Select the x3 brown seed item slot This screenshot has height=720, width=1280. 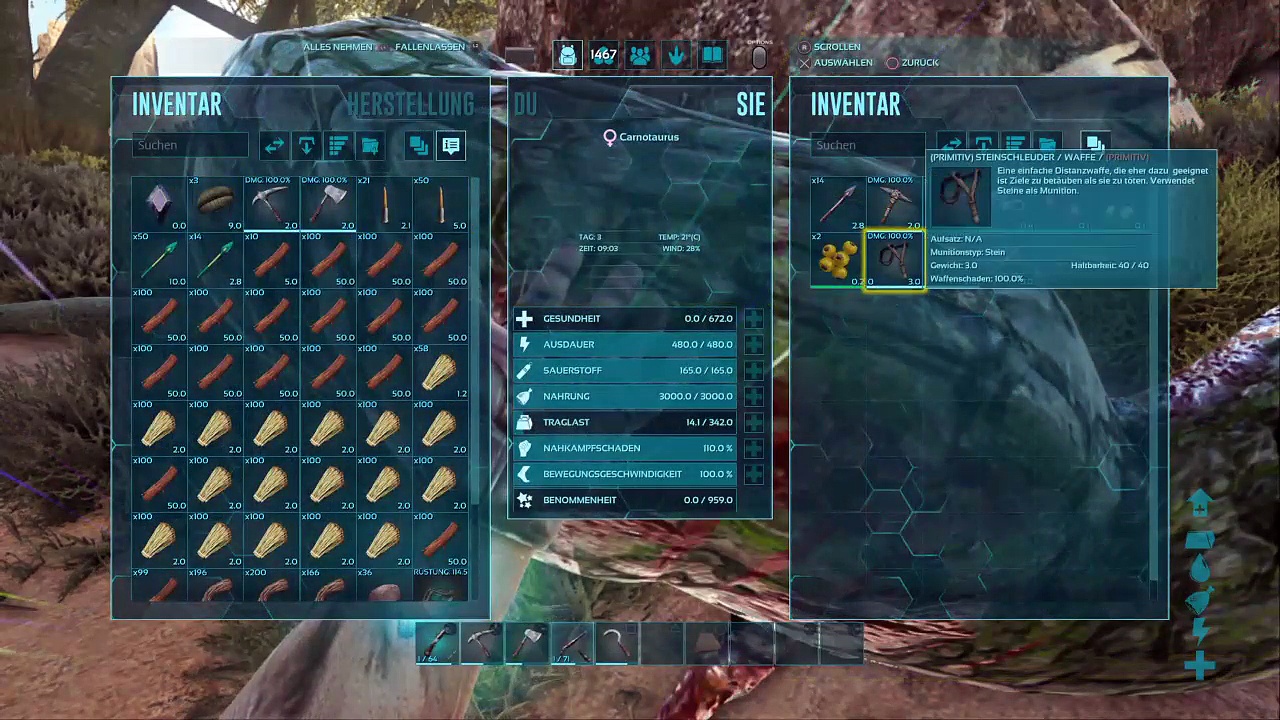coord(216,204)
